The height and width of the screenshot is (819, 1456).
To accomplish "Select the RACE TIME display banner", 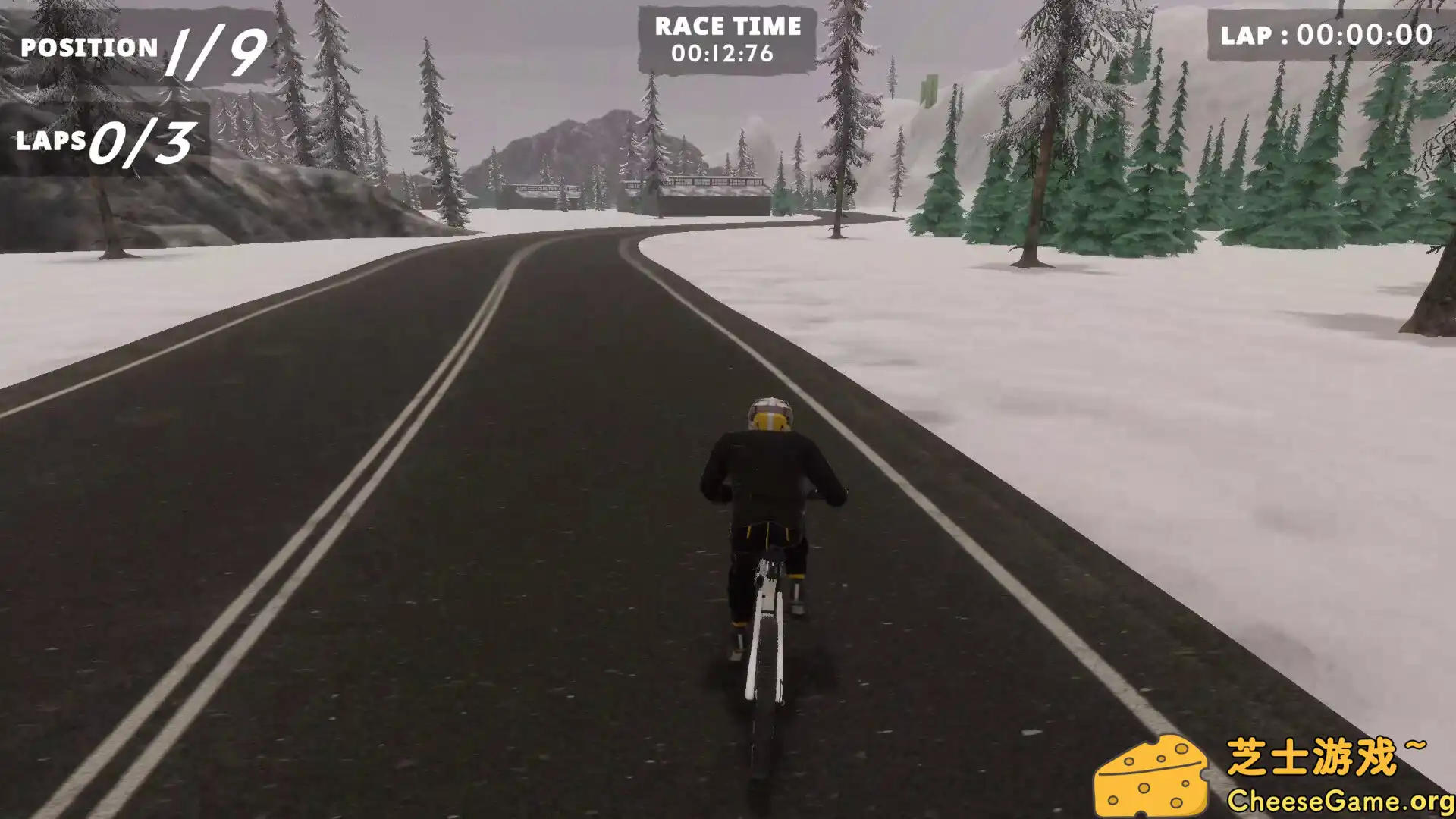I will (x=726, y=36).
